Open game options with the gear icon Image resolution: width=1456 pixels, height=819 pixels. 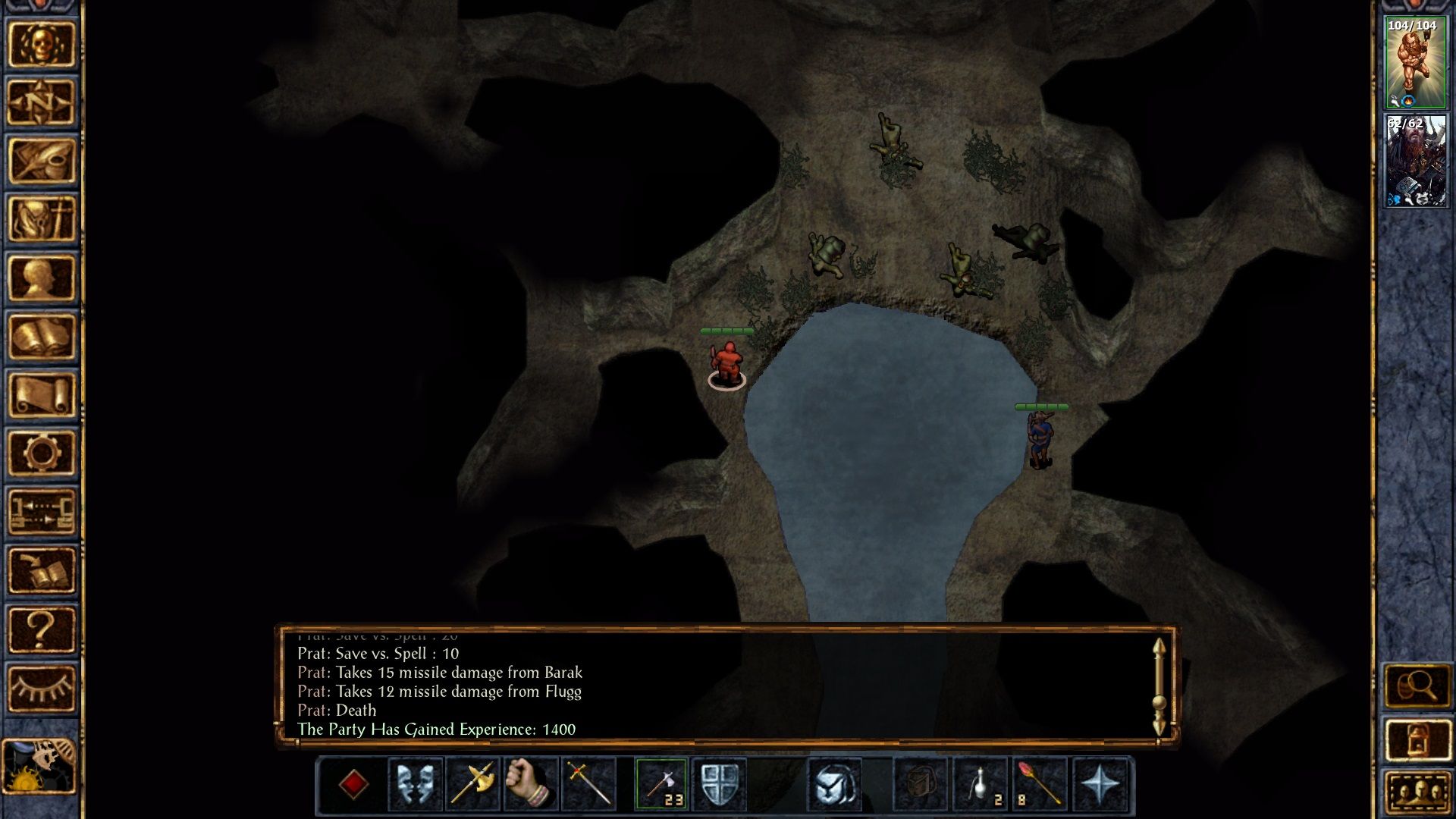pyautogui.click(x=42, y=453)
